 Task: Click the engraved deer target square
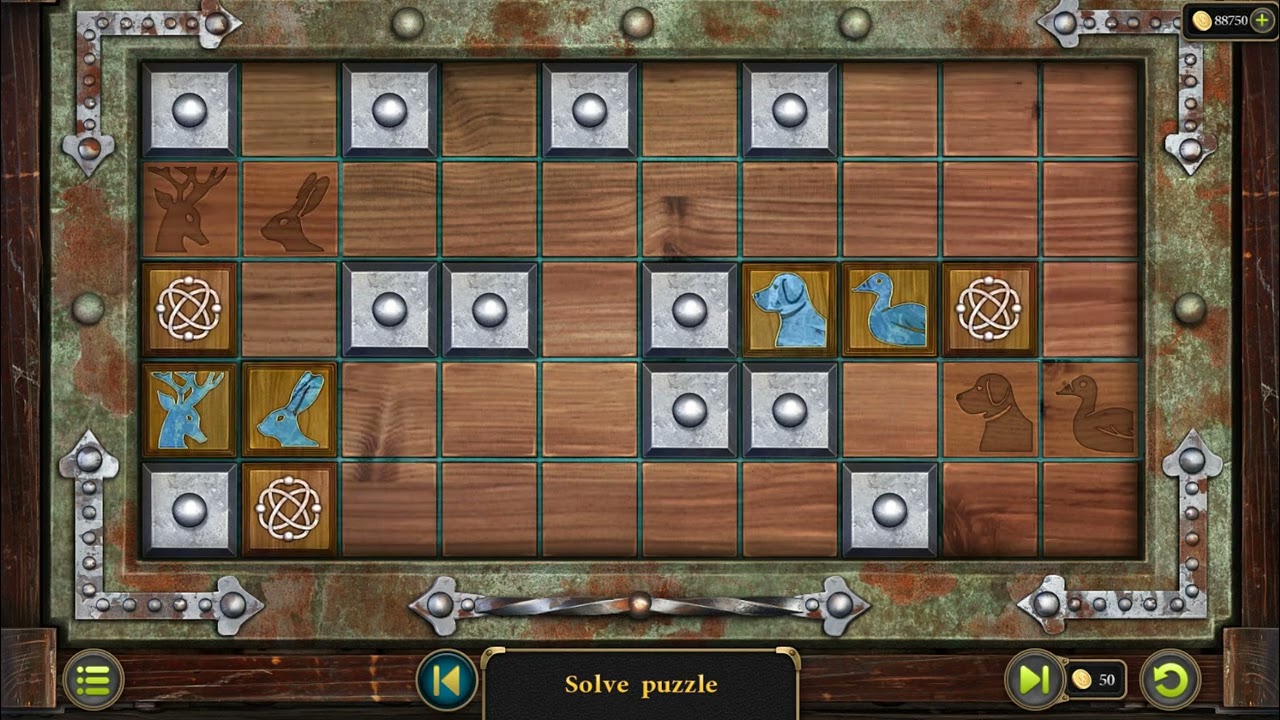pos(190,210)
